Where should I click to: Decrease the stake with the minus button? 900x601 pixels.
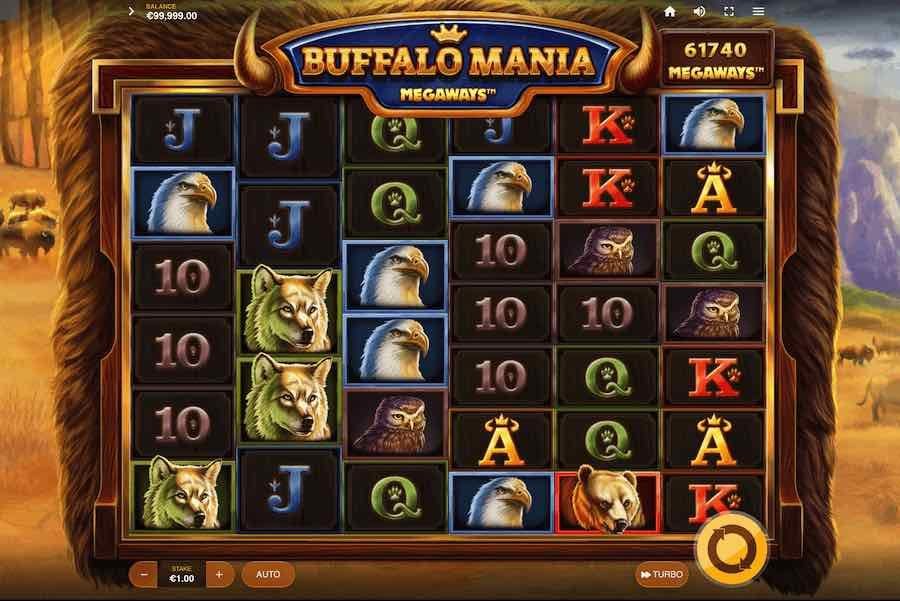145,574
